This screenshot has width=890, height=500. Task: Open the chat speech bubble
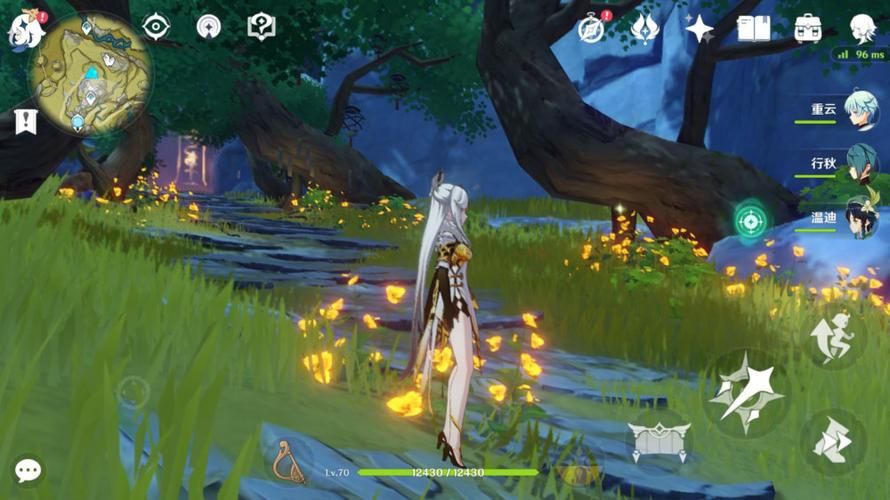[28, 470]
